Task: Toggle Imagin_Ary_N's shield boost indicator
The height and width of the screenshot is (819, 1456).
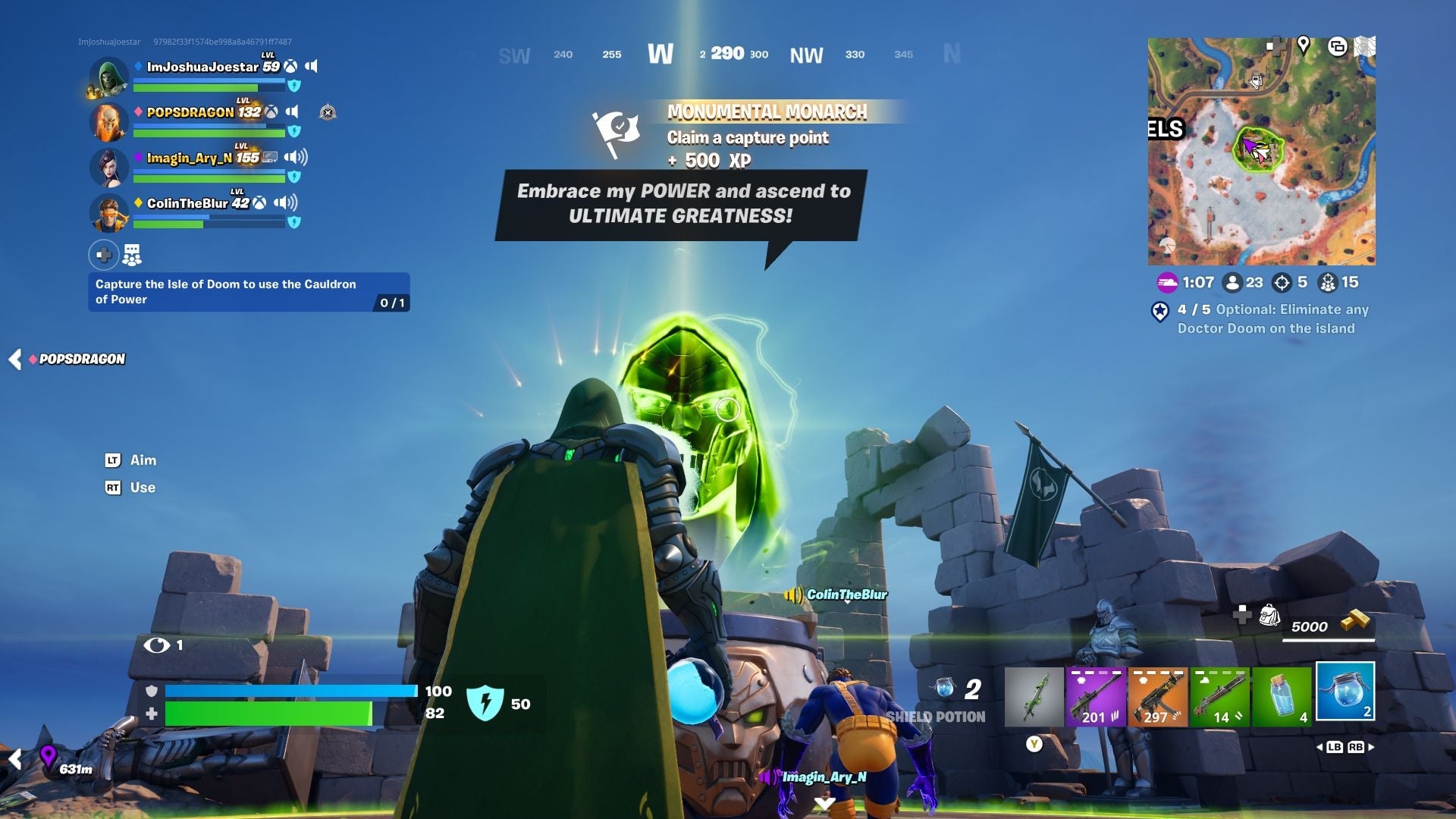Action: click(295, 176)
